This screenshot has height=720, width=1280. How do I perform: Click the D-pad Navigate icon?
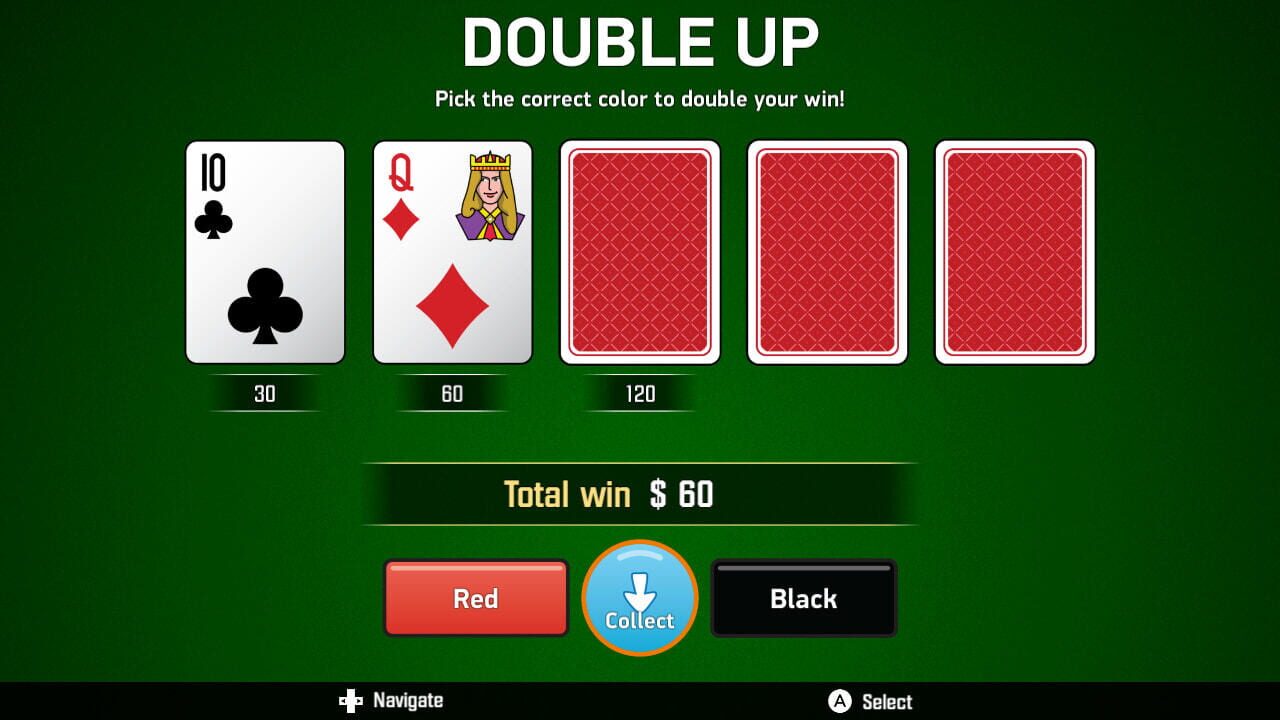[352, 701]
